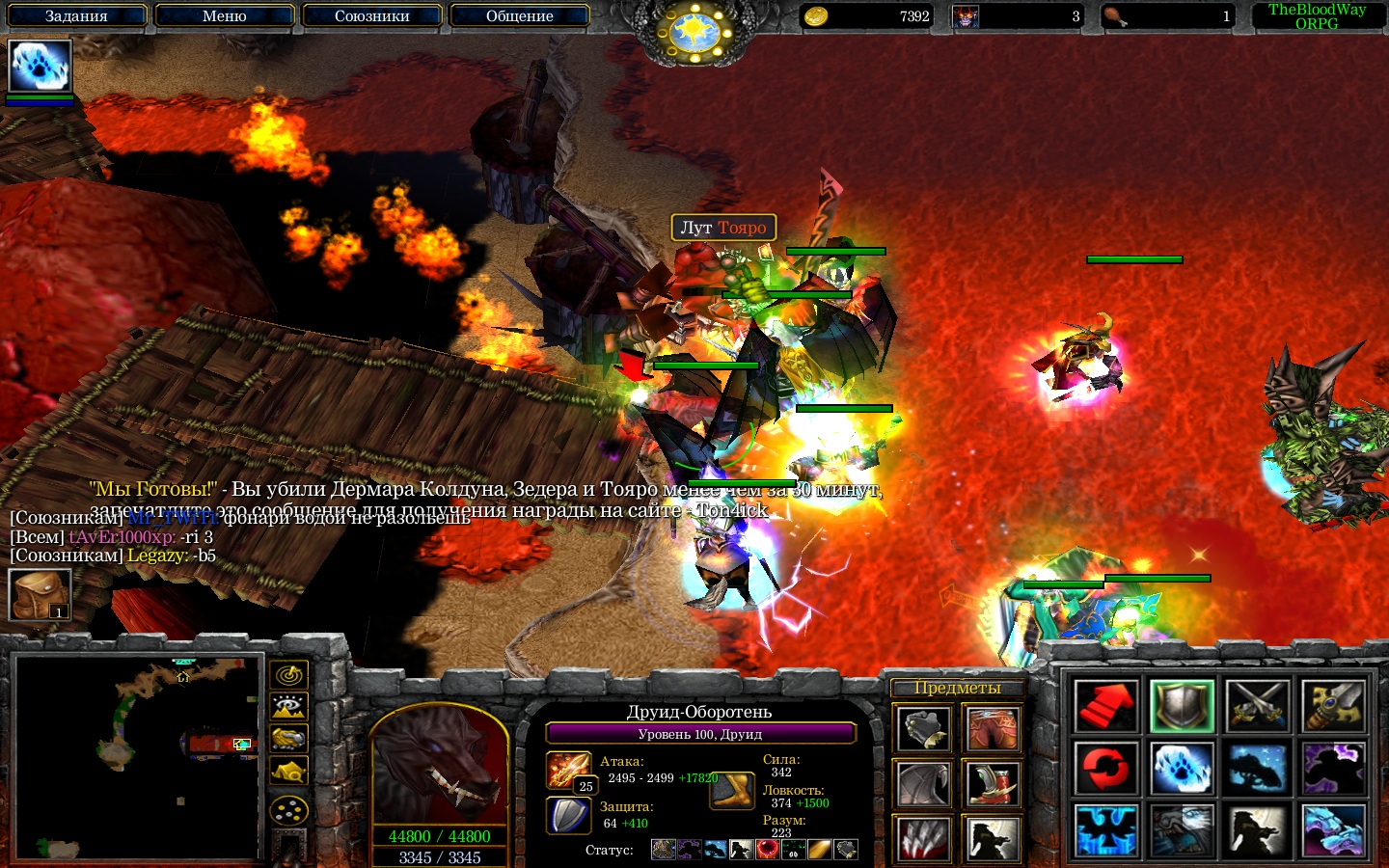This screenshot has height=868, width=1389.
Task: Choose the crossed swords attack command
Action: (1258, 706)
